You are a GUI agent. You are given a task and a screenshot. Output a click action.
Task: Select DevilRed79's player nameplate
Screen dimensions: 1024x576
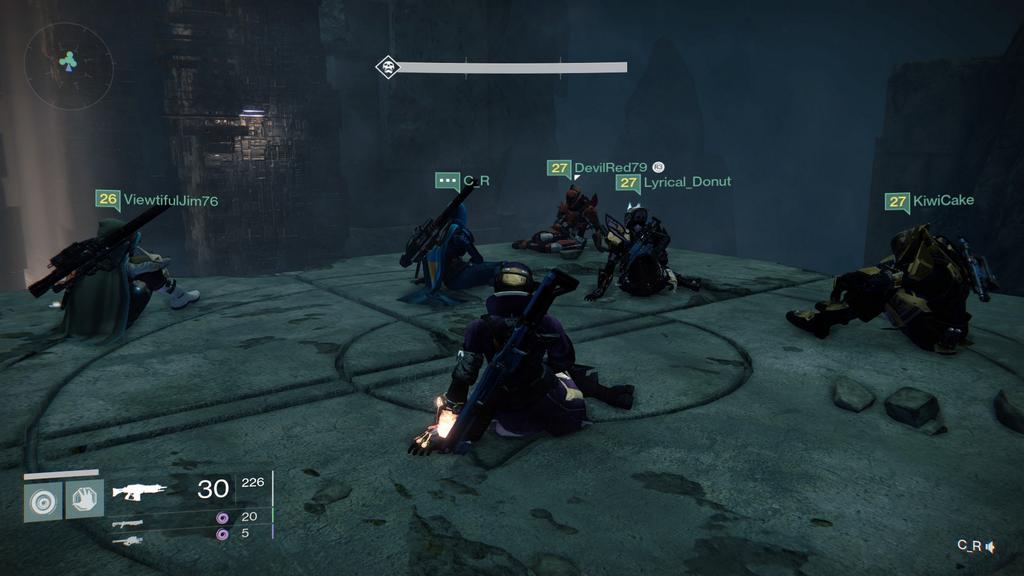tap(598, 168)
